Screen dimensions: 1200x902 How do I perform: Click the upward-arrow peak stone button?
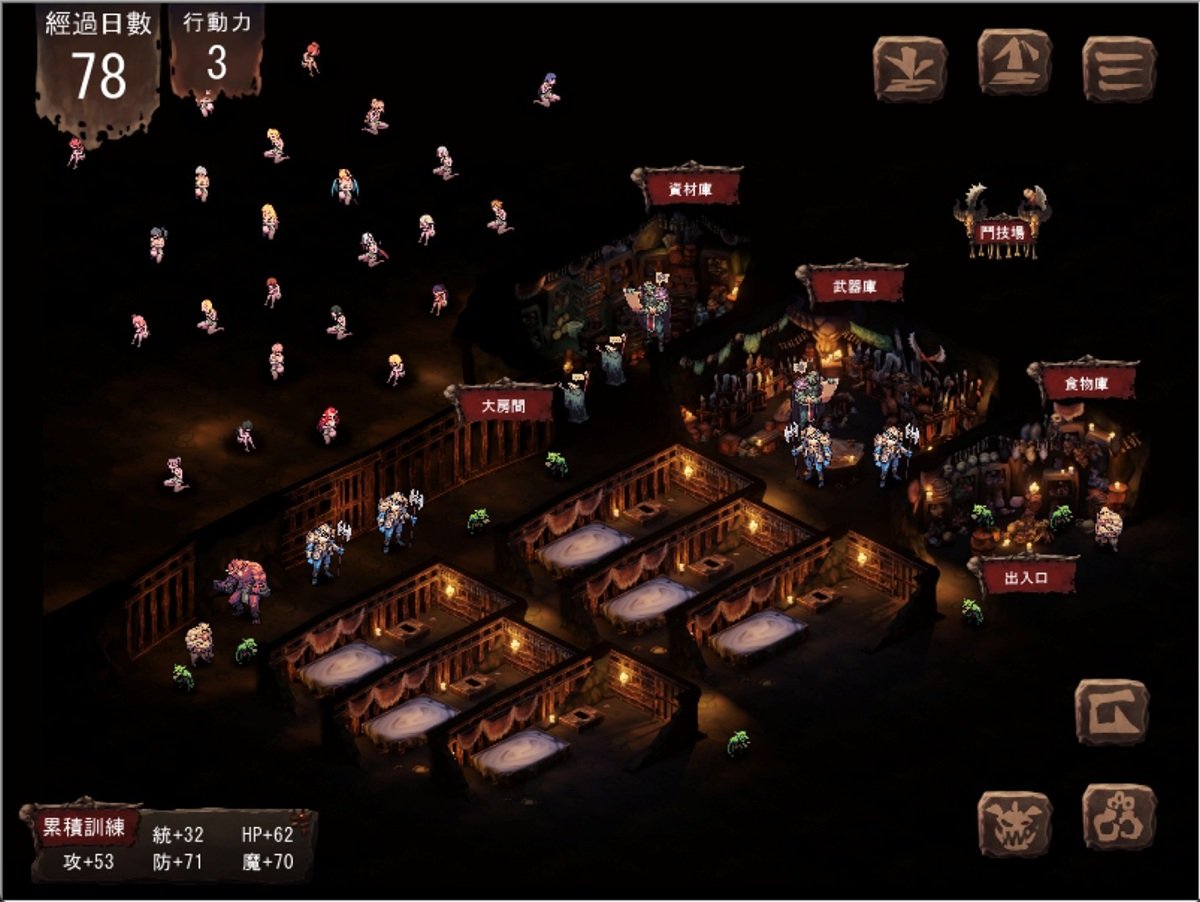1014,63
